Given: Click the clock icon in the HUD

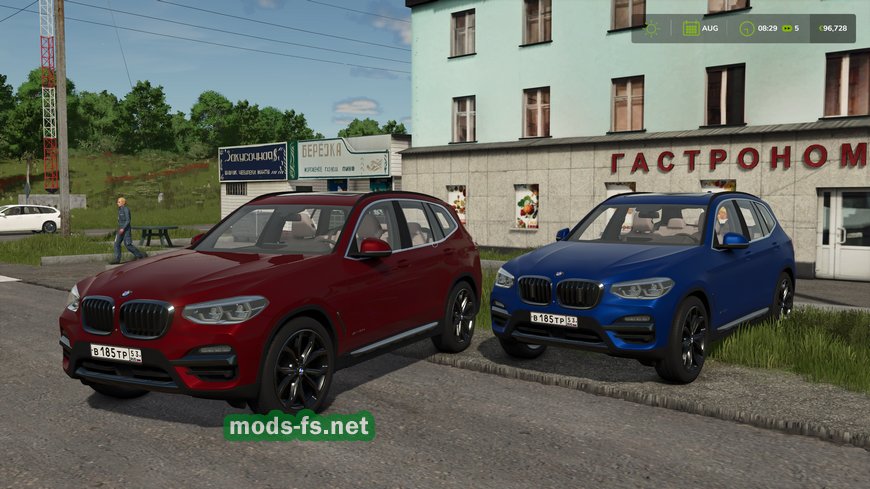Looking at the screenshot, I should pyautogui.click(x=746, y=28).
